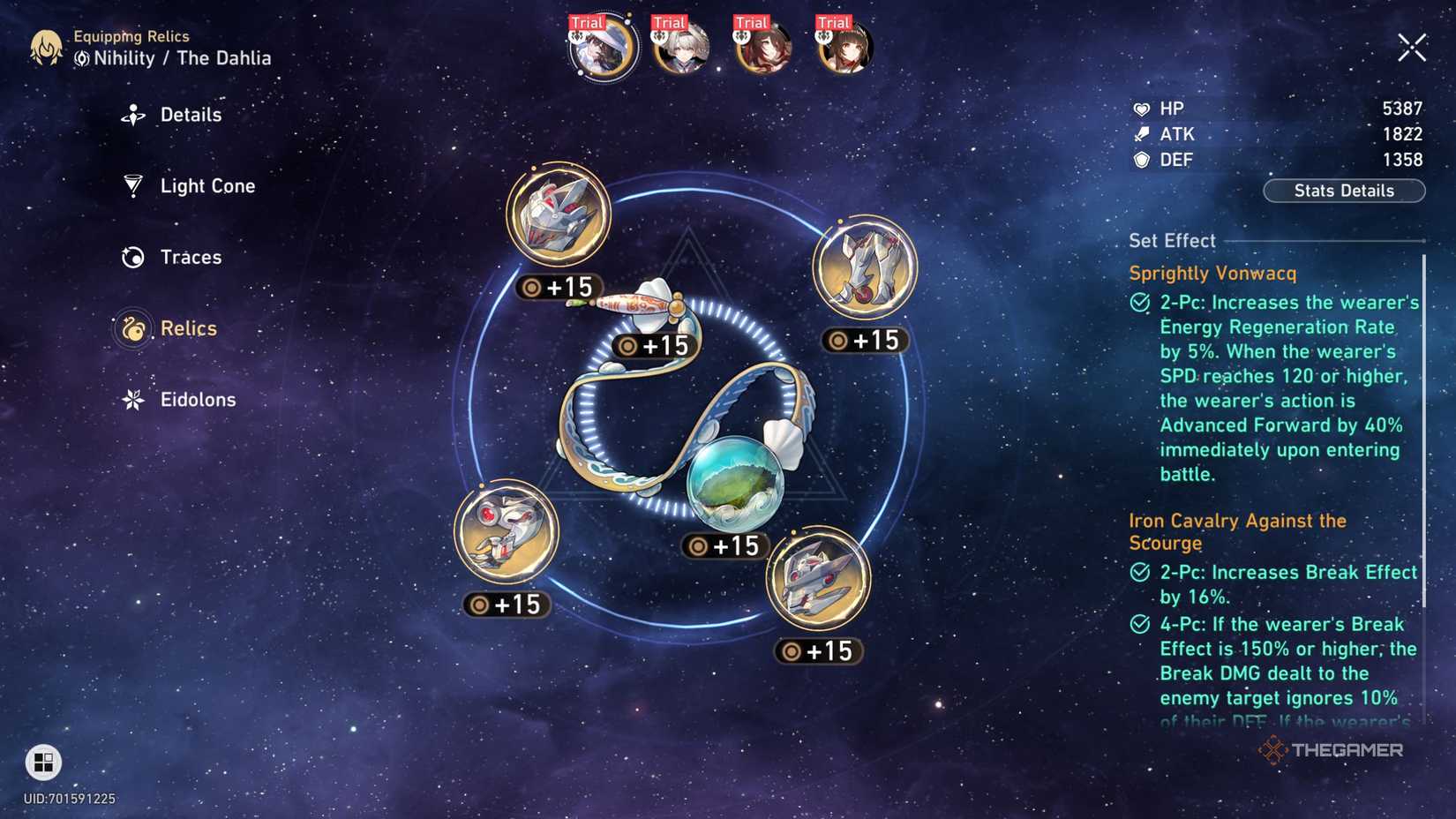Switch to the second Trial character
This screenshot has width=1456, height=819.
click(x=679, y=49)
